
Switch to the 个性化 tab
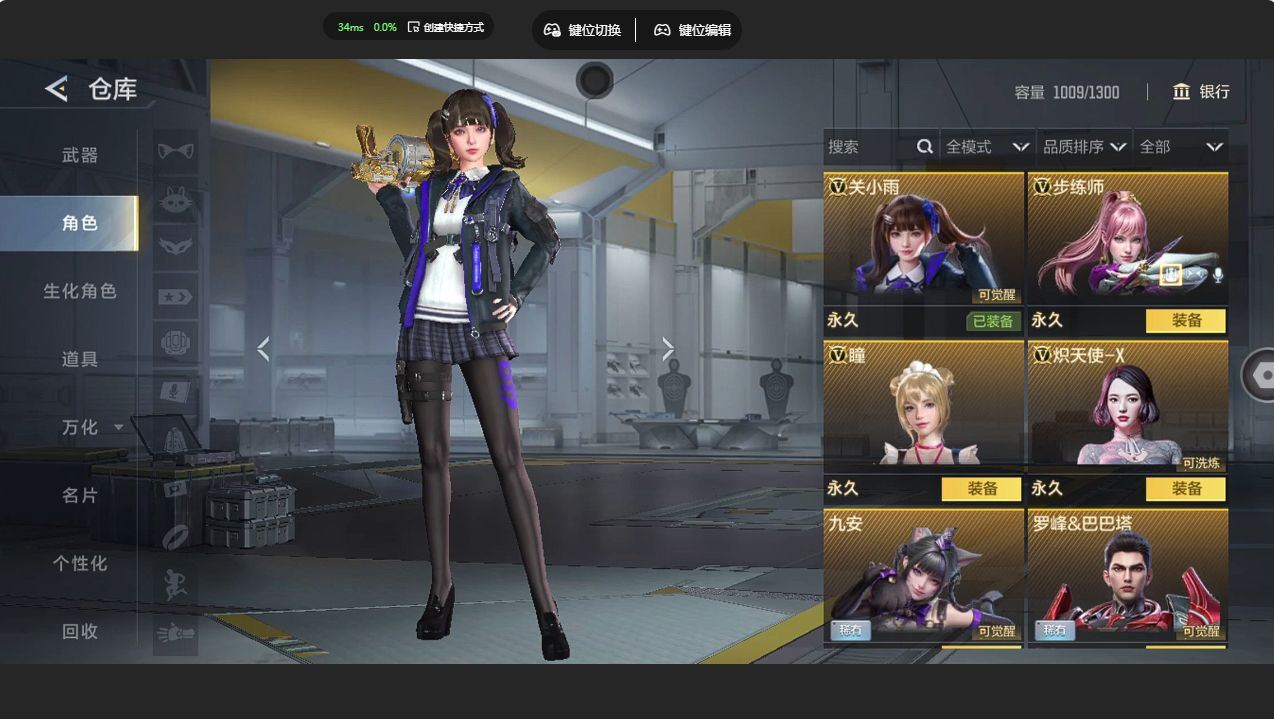pos(80,563)
